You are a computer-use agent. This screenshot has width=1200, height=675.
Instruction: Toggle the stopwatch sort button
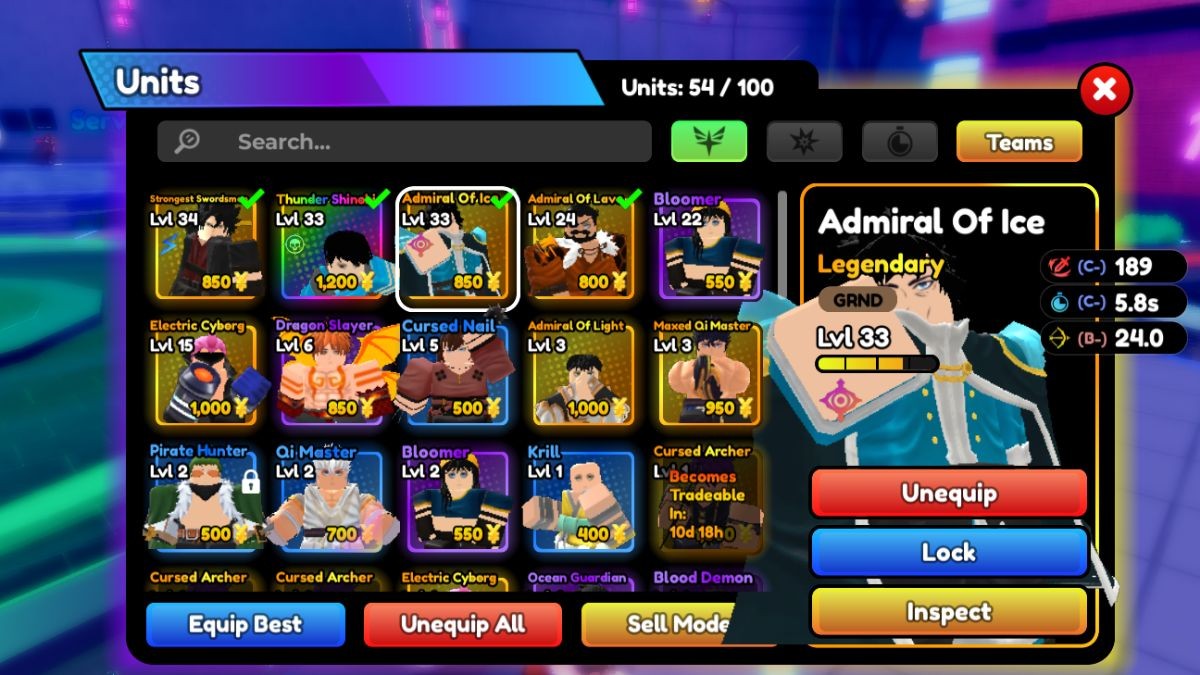pos(899,142)
